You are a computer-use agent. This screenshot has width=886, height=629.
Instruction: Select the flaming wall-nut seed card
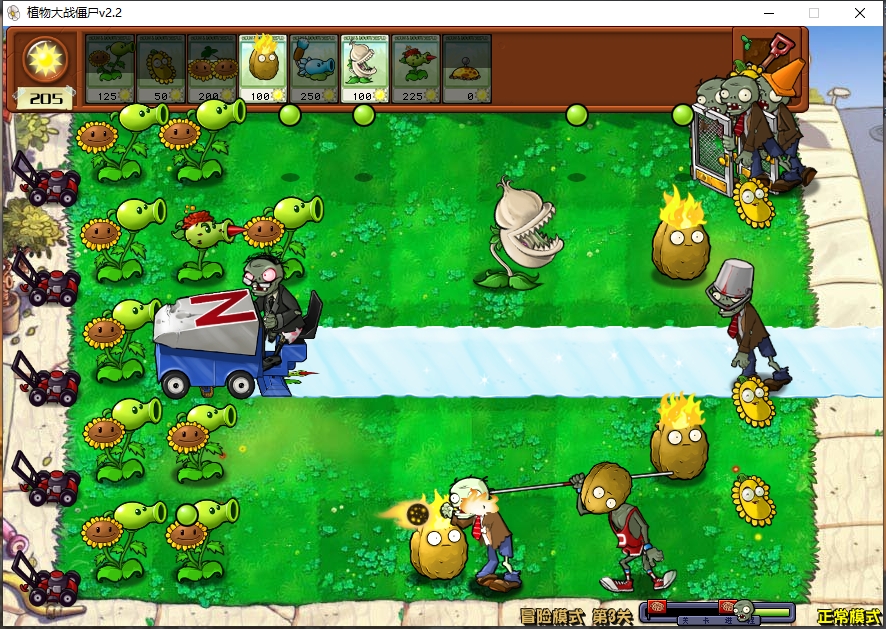[263, 68]
